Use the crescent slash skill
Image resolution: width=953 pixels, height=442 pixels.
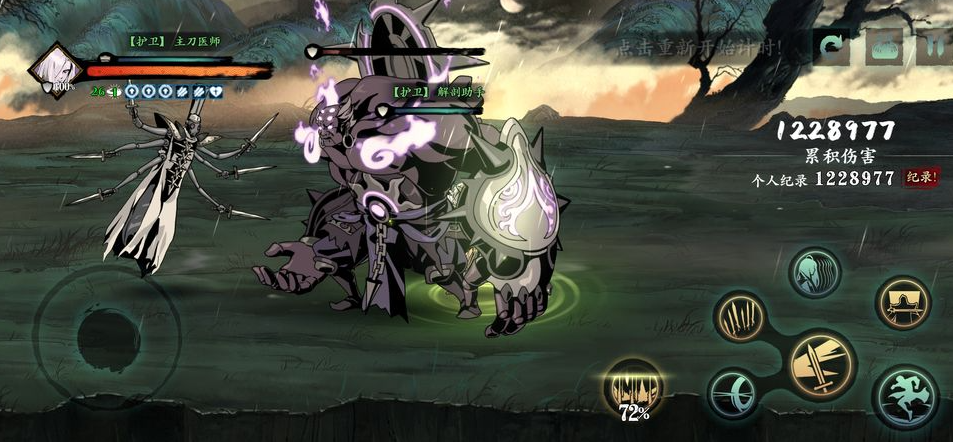pyautogui.click(x=736, y=393)
